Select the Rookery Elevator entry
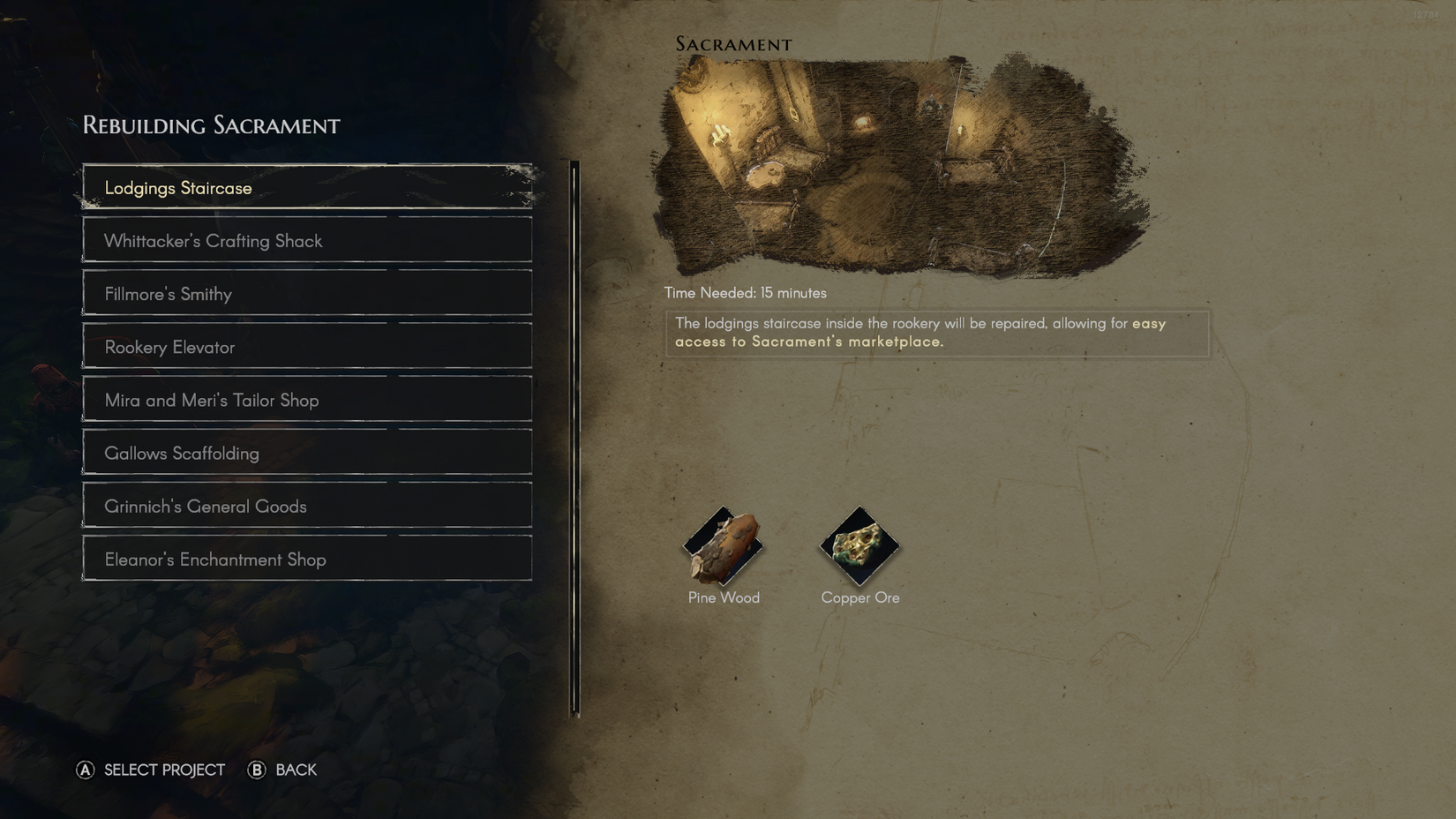 307,346
